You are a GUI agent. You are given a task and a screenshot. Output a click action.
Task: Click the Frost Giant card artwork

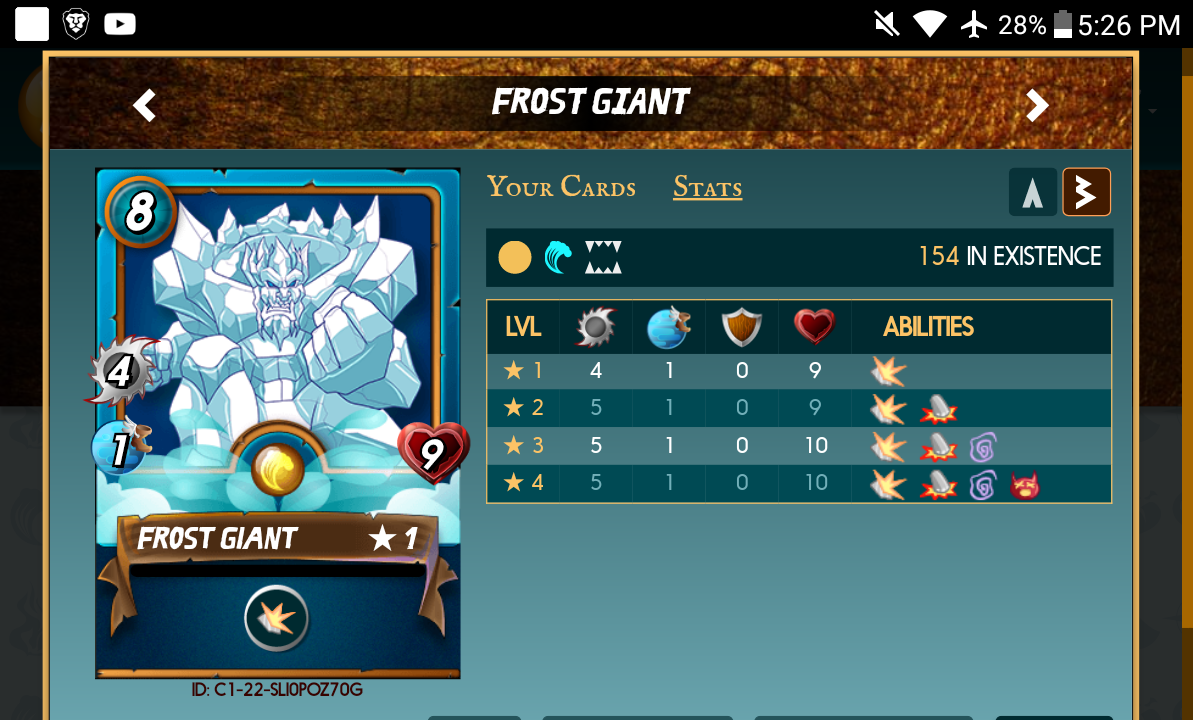tap(278, 320)
